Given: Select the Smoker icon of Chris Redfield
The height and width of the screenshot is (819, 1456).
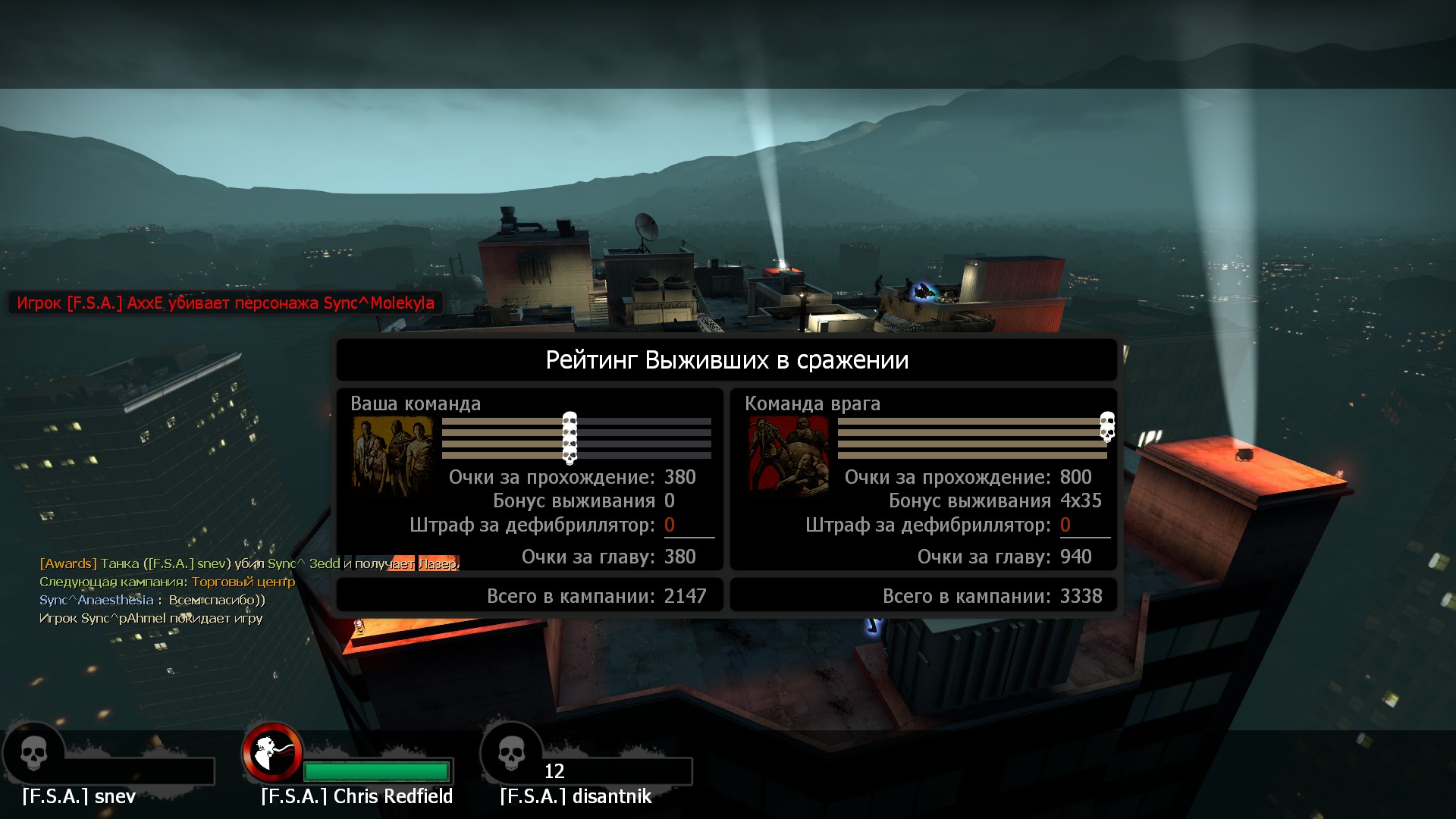Looking at the screenshot, I should coord(272,752).
